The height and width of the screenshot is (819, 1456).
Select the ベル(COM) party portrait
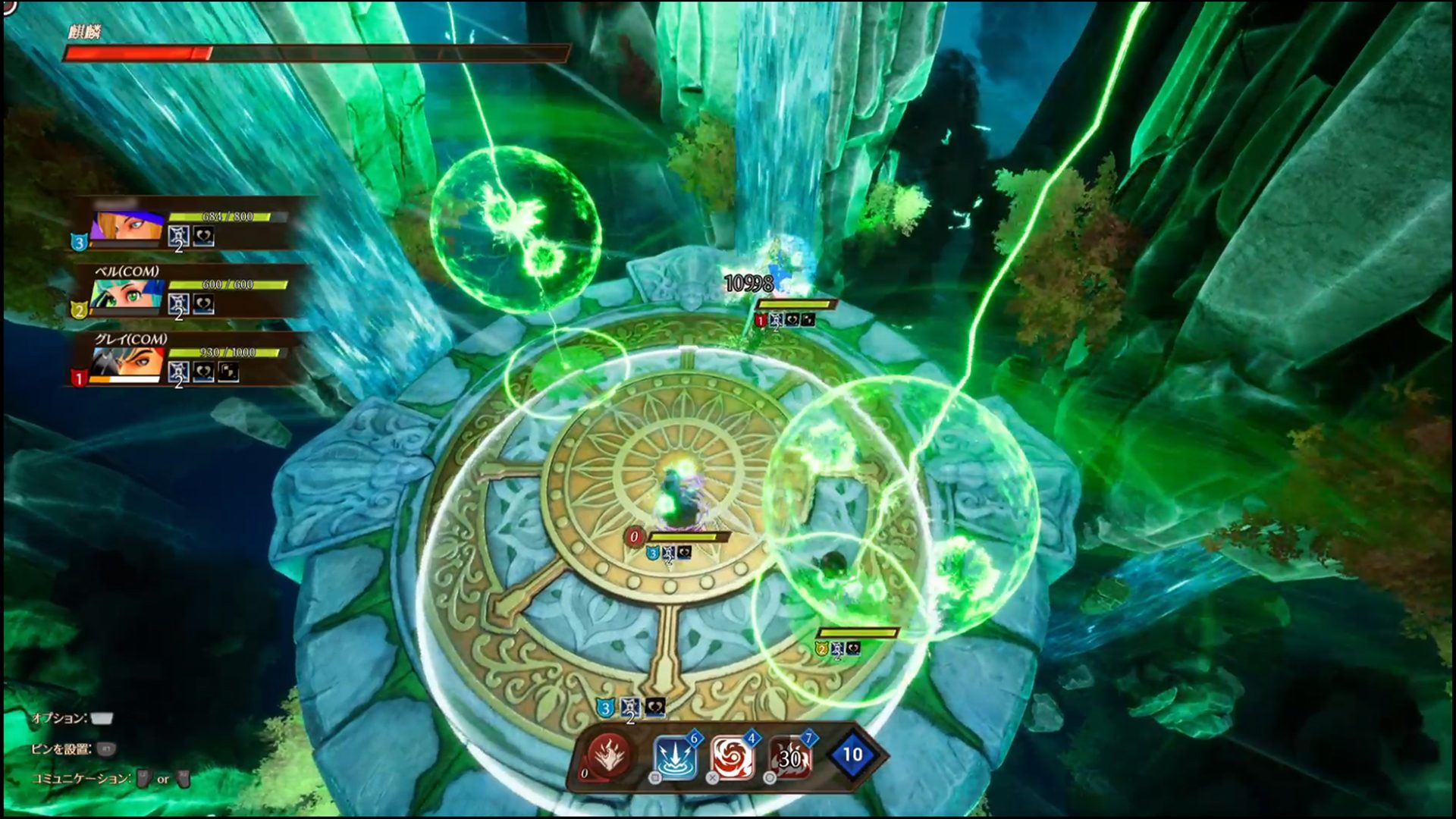[x=127, y=296]
